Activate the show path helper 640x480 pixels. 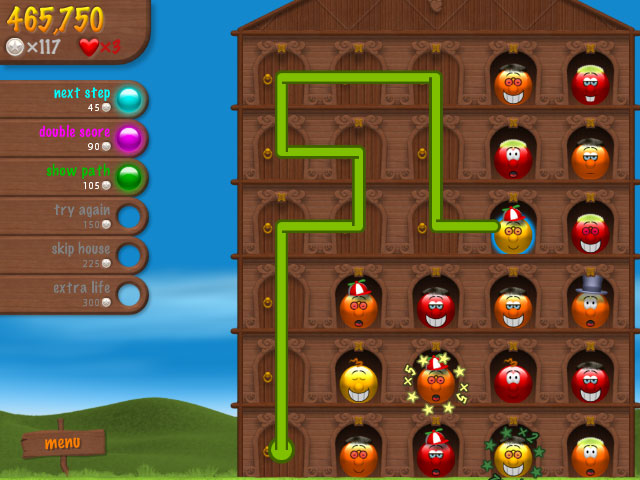click(x=128, y=177)
